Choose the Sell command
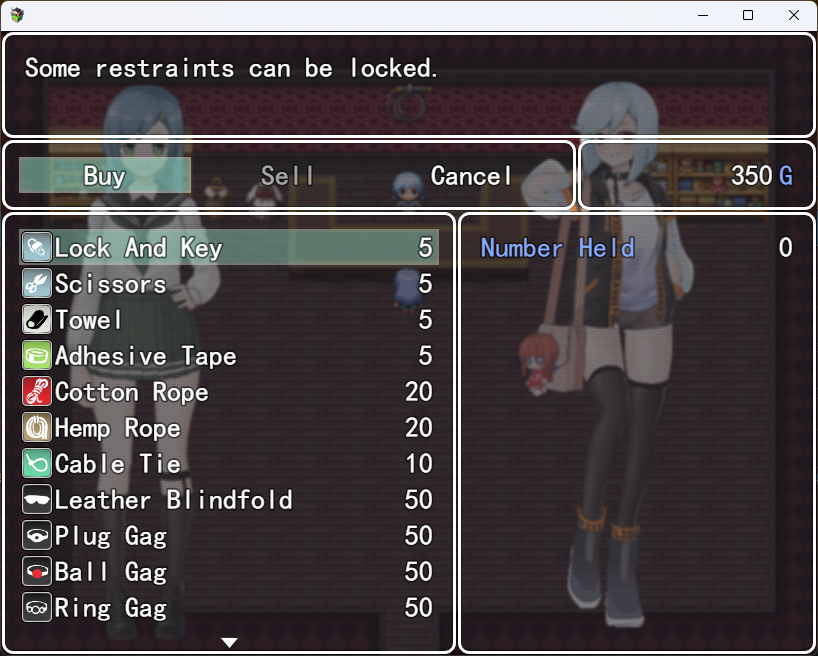Viewport: 818px width, 656px height. 288,176
